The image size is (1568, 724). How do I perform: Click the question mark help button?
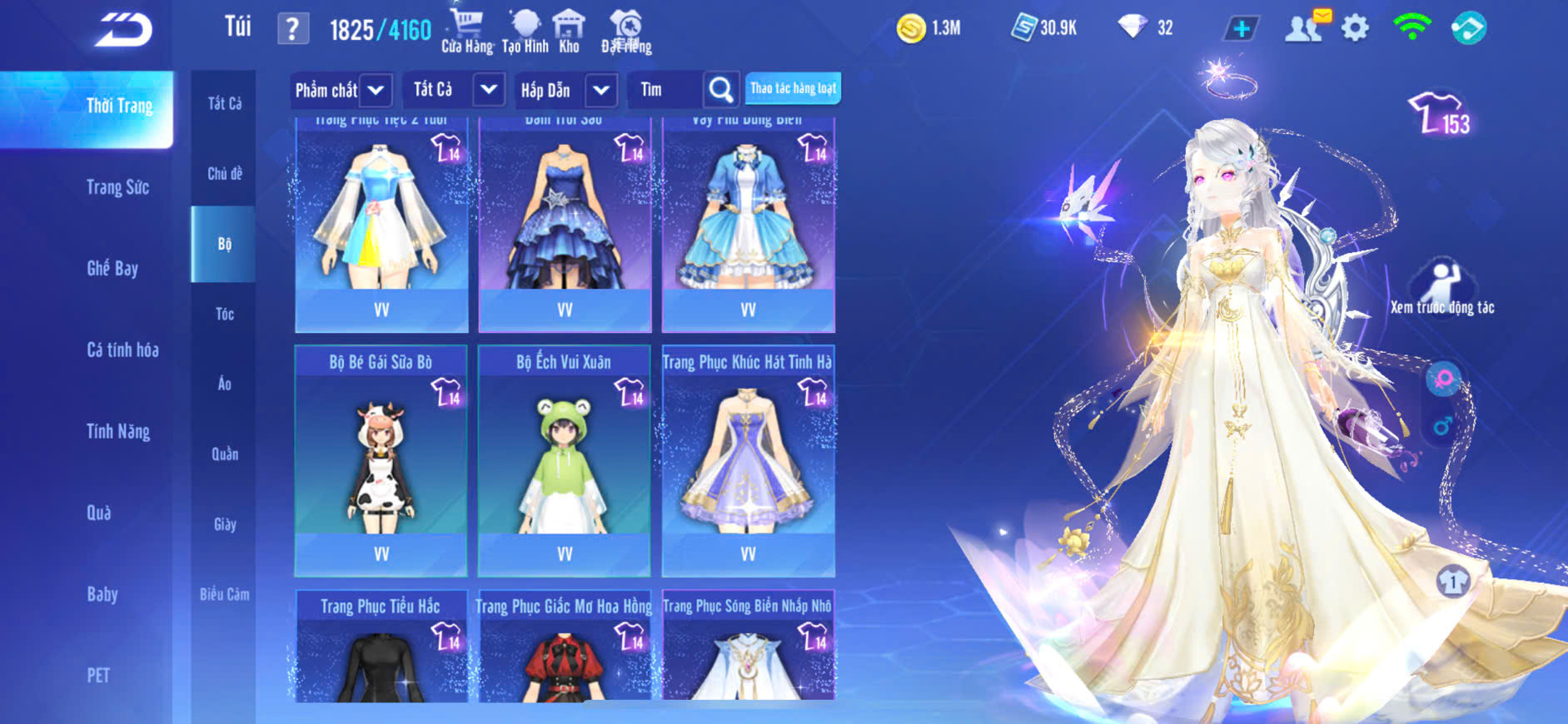coord(292,29)
